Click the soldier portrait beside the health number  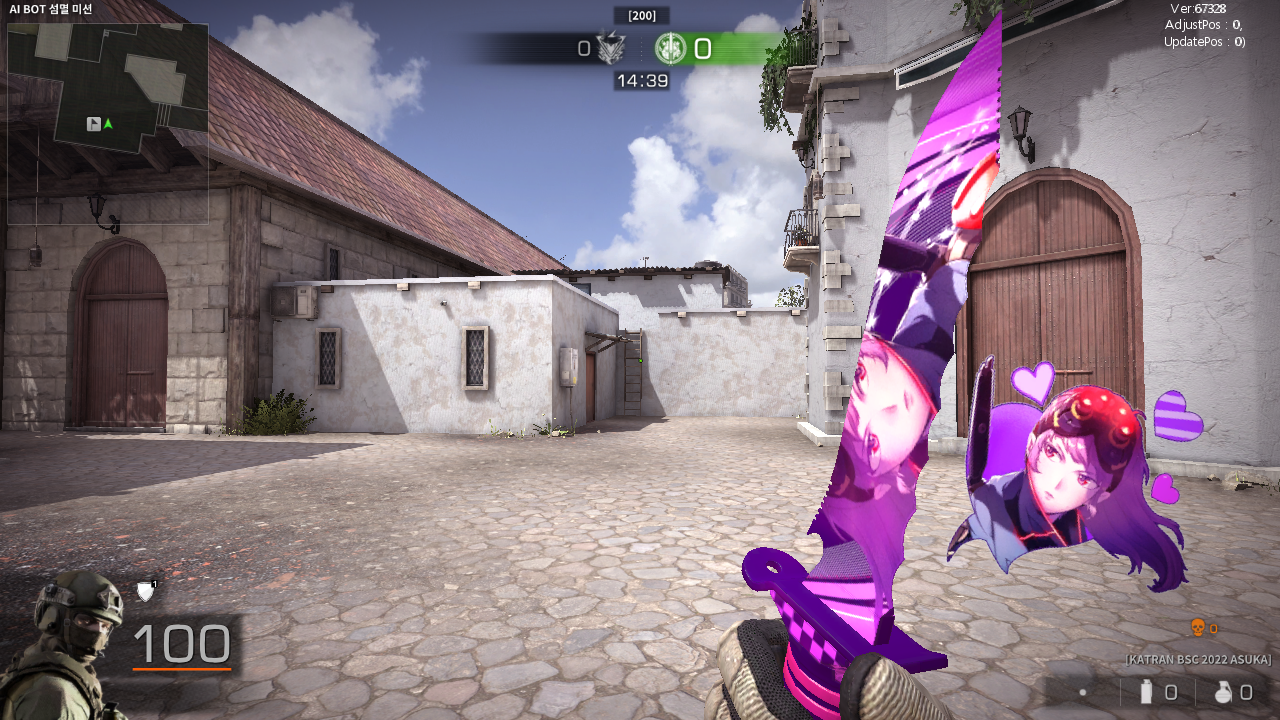(66, 642)
